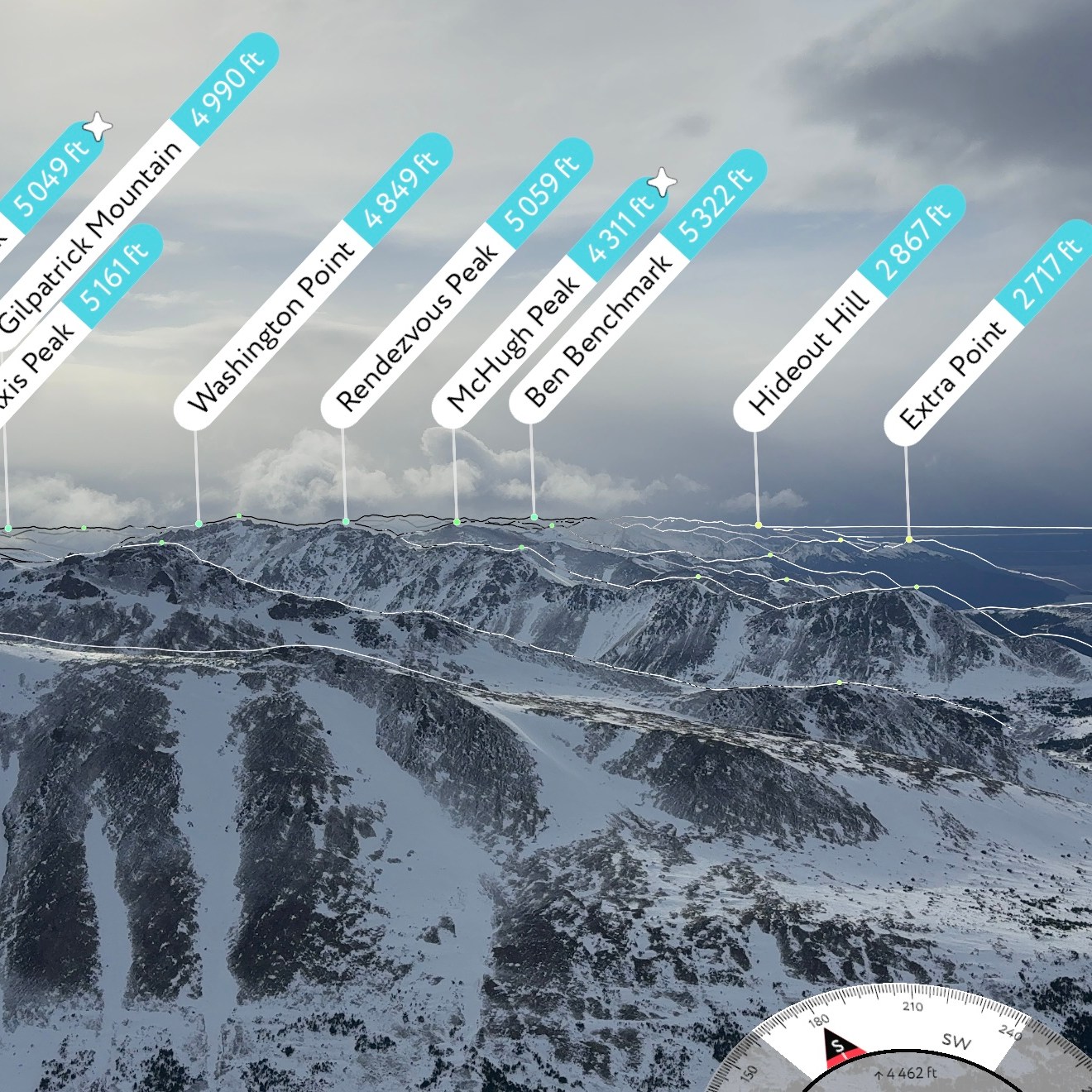This screenshot has width=1092, height=1092.
Task: Tap the Extra Point label
Action: pyautogui.click(x=953, y=372)
